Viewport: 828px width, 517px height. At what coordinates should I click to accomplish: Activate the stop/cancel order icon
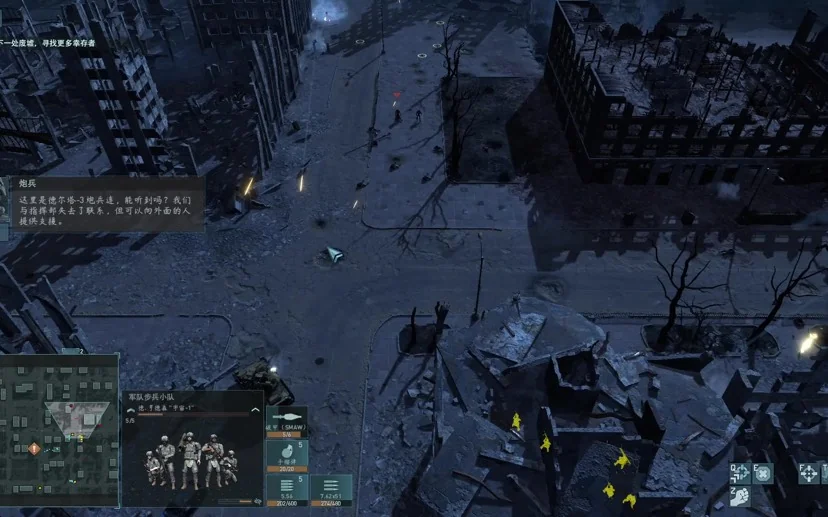764,473
